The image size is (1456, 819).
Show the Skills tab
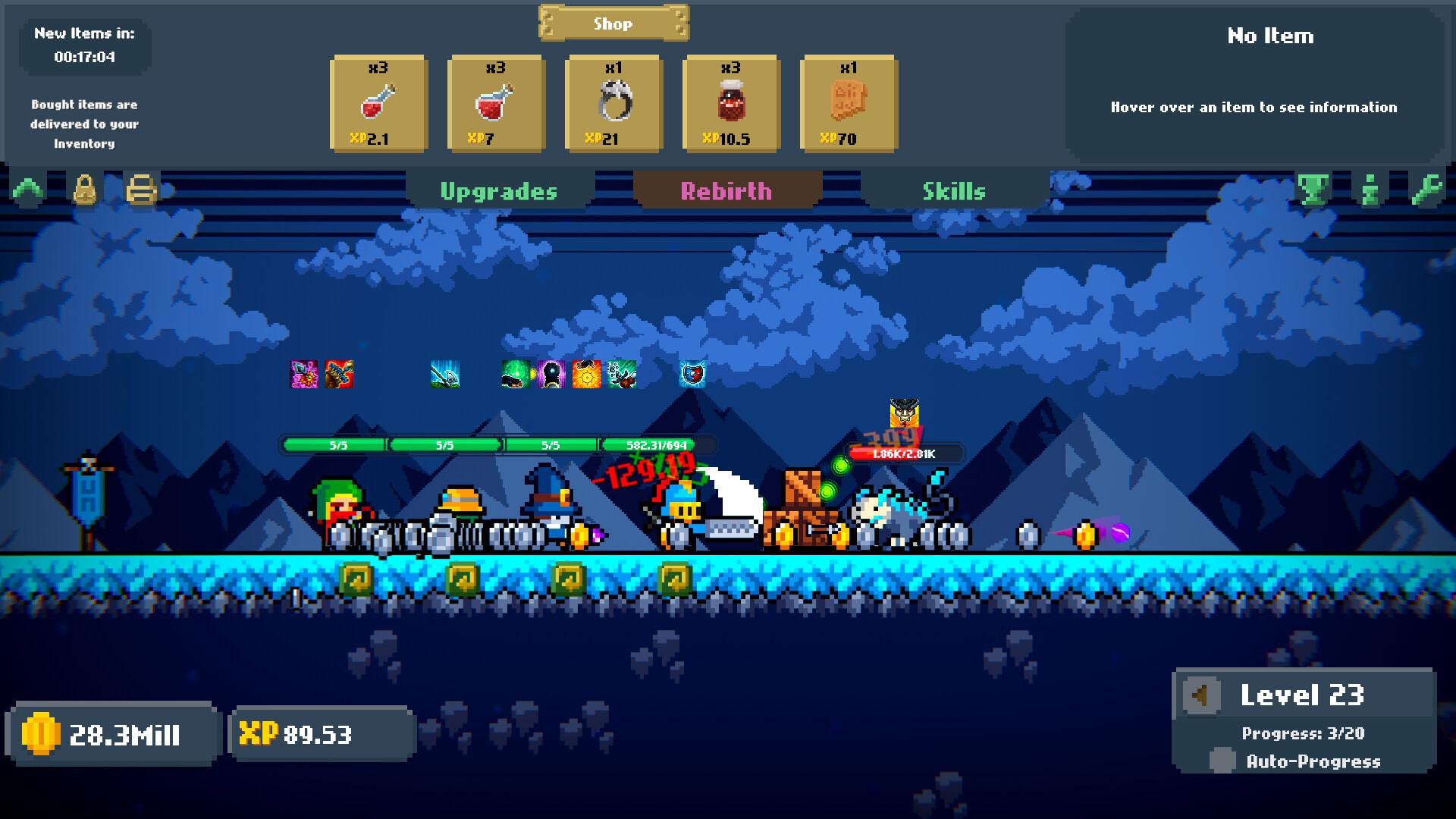[x=954, y=191]
